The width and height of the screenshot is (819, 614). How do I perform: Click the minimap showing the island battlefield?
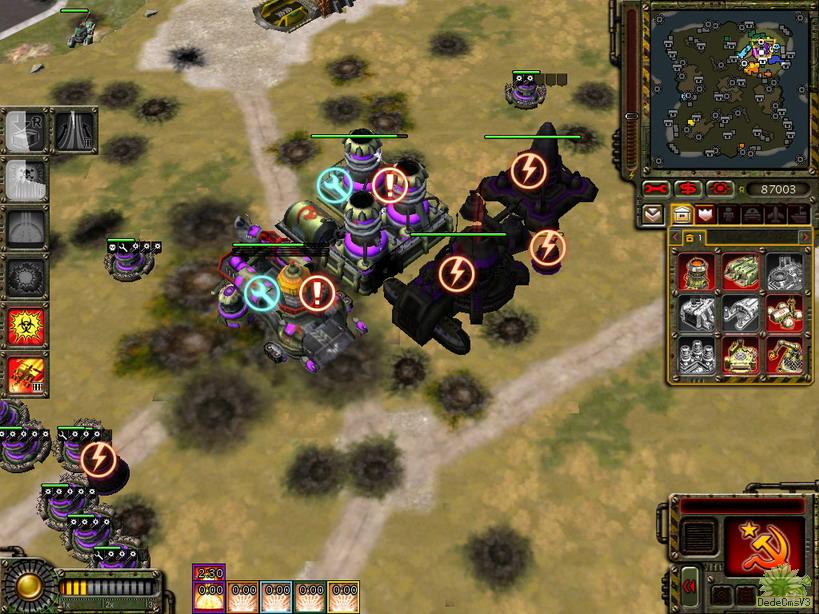tap(717, 87)
